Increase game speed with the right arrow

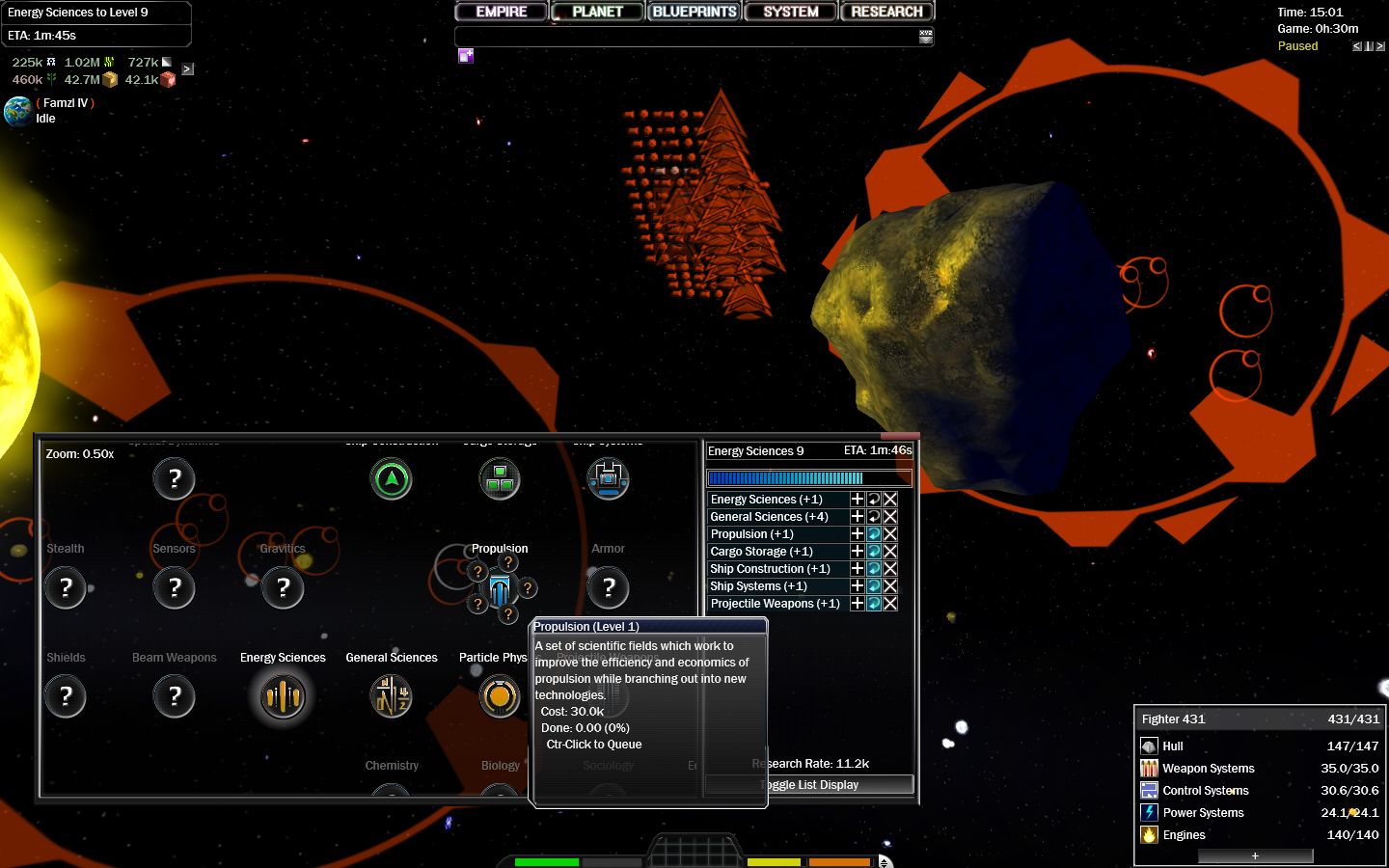pyautogui.click(x=1380, y=46)
